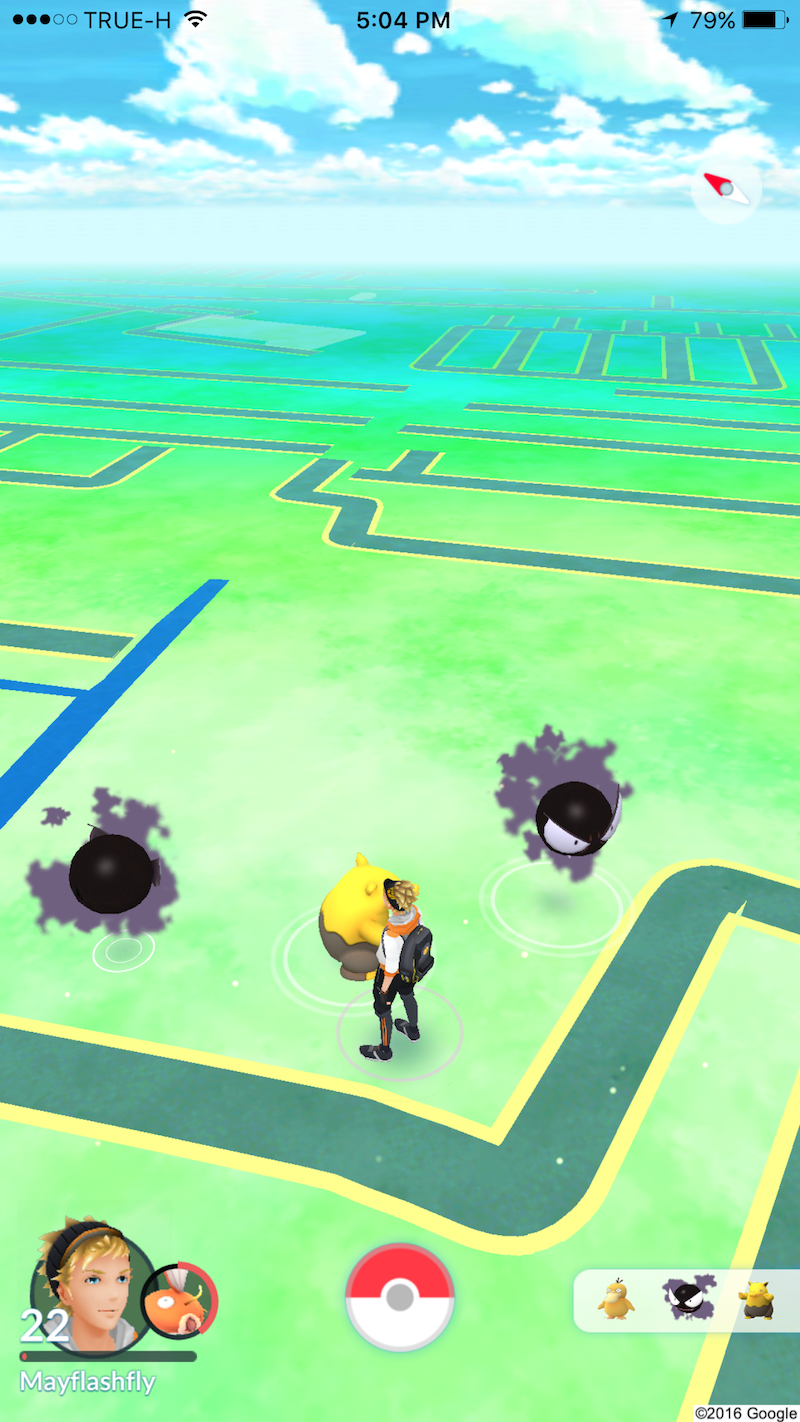Open the Poké Ball main menu
This screenshot has width=800, height=1422.
pyautogui.click(x=399, y=1297)
